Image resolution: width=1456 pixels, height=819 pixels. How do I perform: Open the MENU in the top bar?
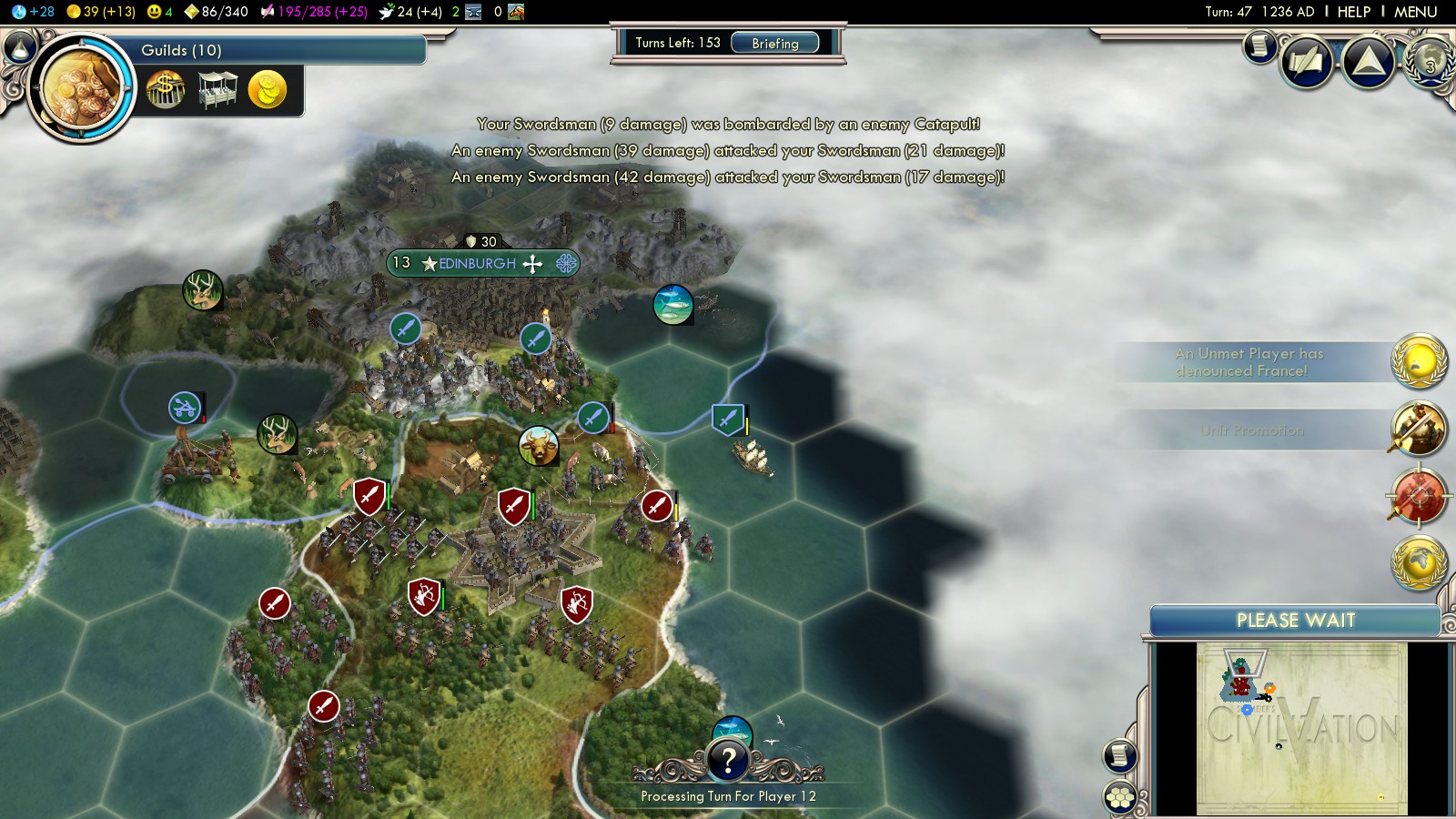pos(1415,12)
